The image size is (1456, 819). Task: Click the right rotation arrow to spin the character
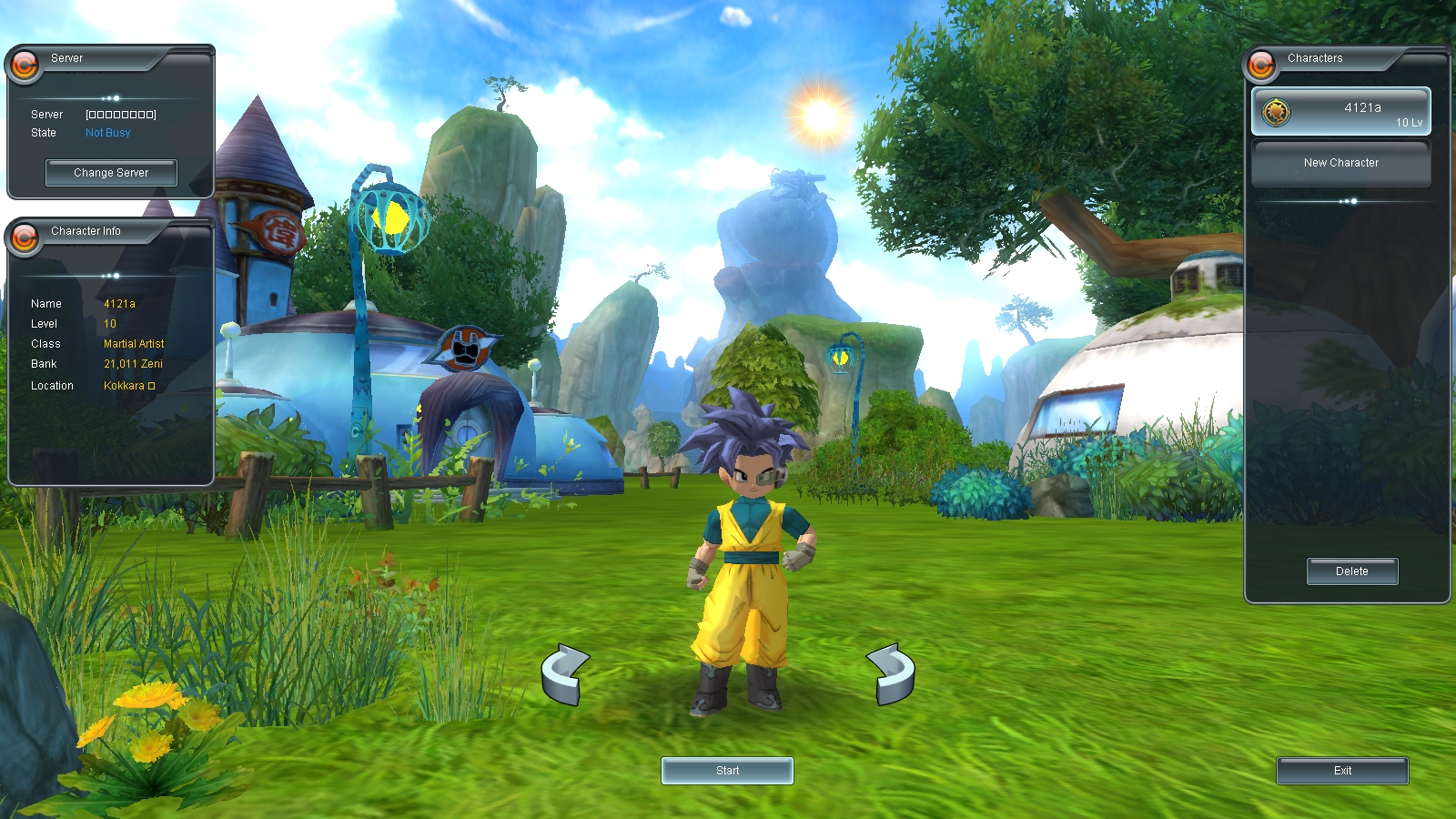(x=893, y=675)
